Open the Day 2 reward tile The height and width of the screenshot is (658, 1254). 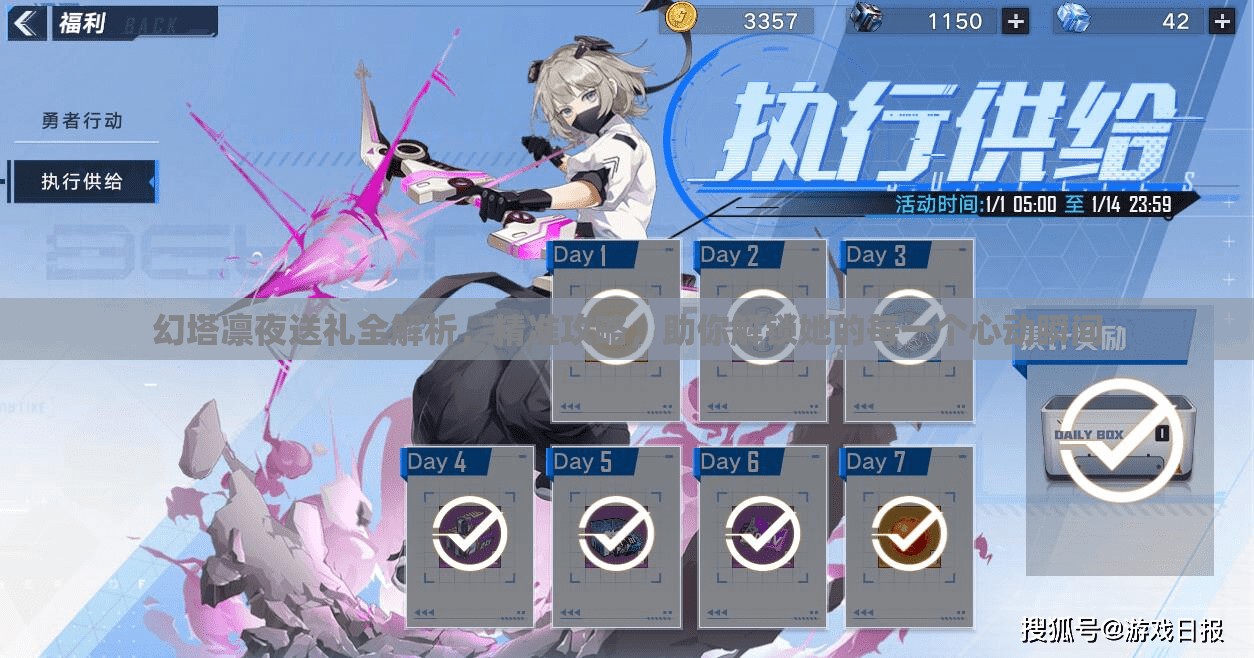[x=762, y=330]
